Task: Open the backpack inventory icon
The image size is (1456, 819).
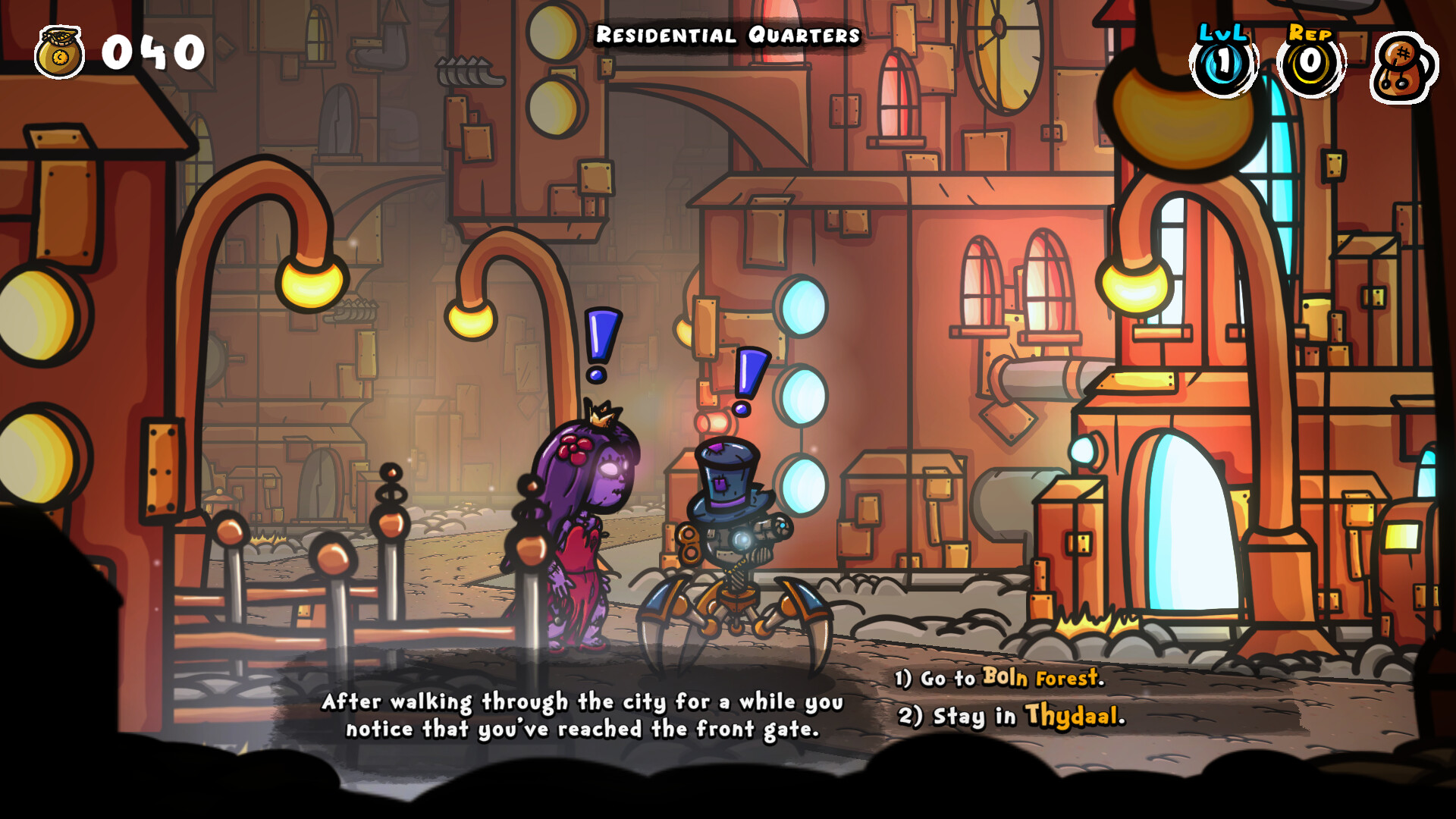Action: click(1403, 67)
